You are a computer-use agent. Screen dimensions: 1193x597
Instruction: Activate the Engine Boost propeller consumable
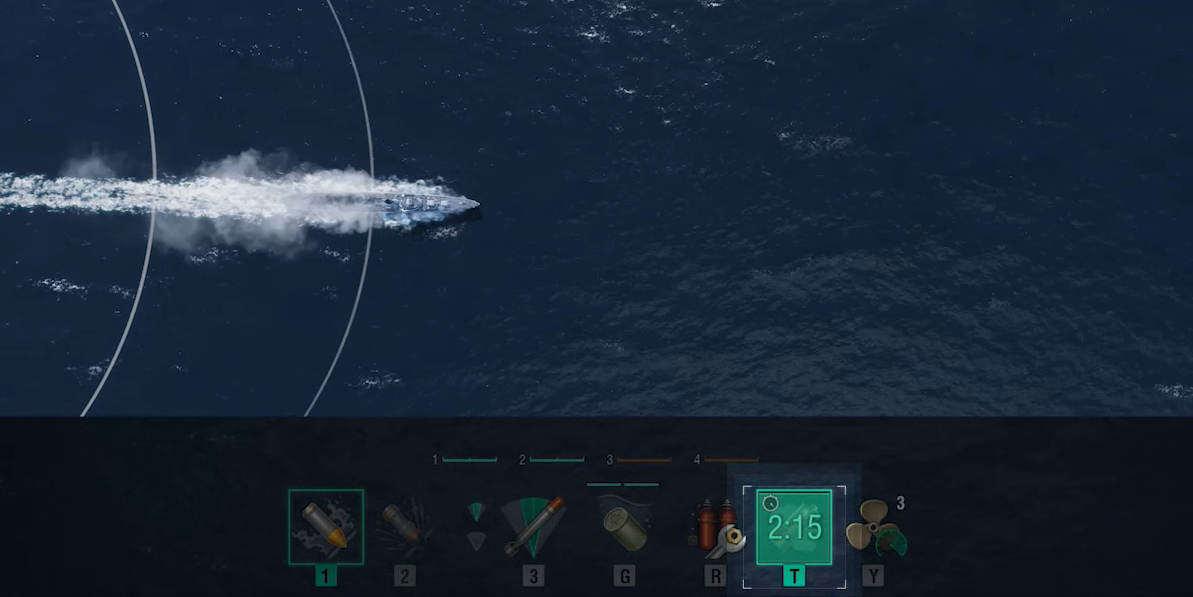click(x=874, y=527)
